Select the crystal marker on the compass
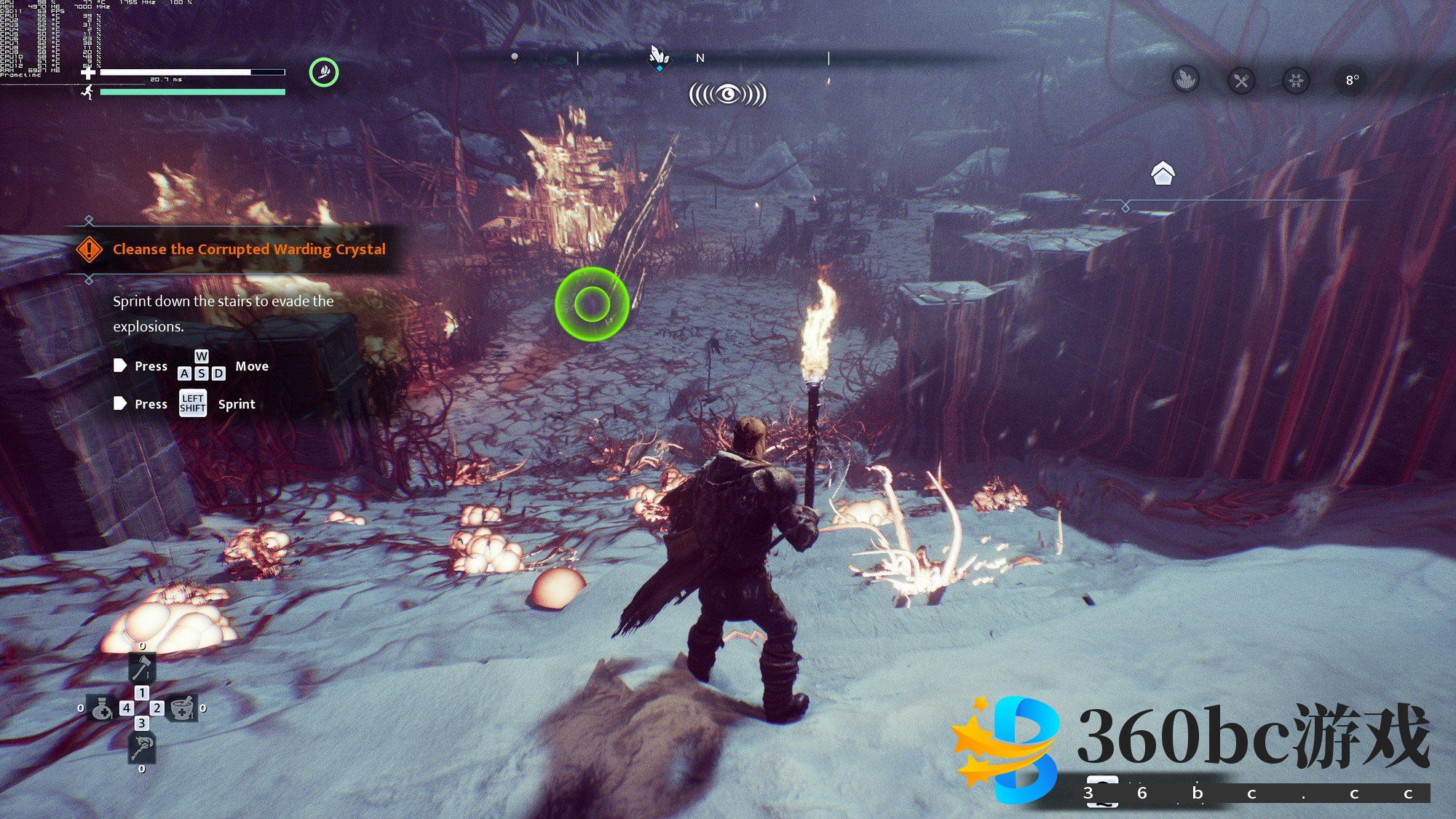The image size is (1456, 819). click(659, 56)
